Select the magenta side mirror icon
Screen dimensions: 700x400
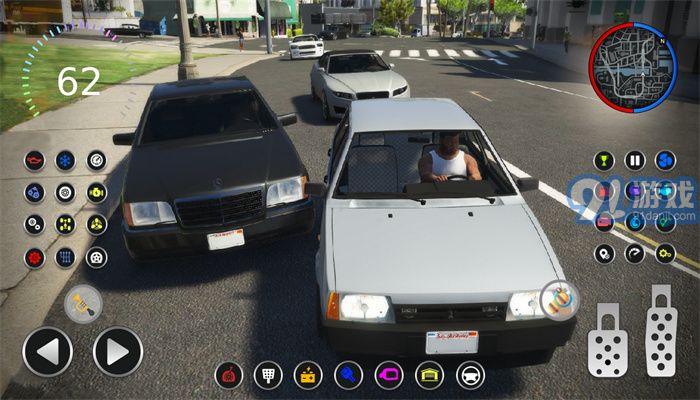tap(388, 376)
